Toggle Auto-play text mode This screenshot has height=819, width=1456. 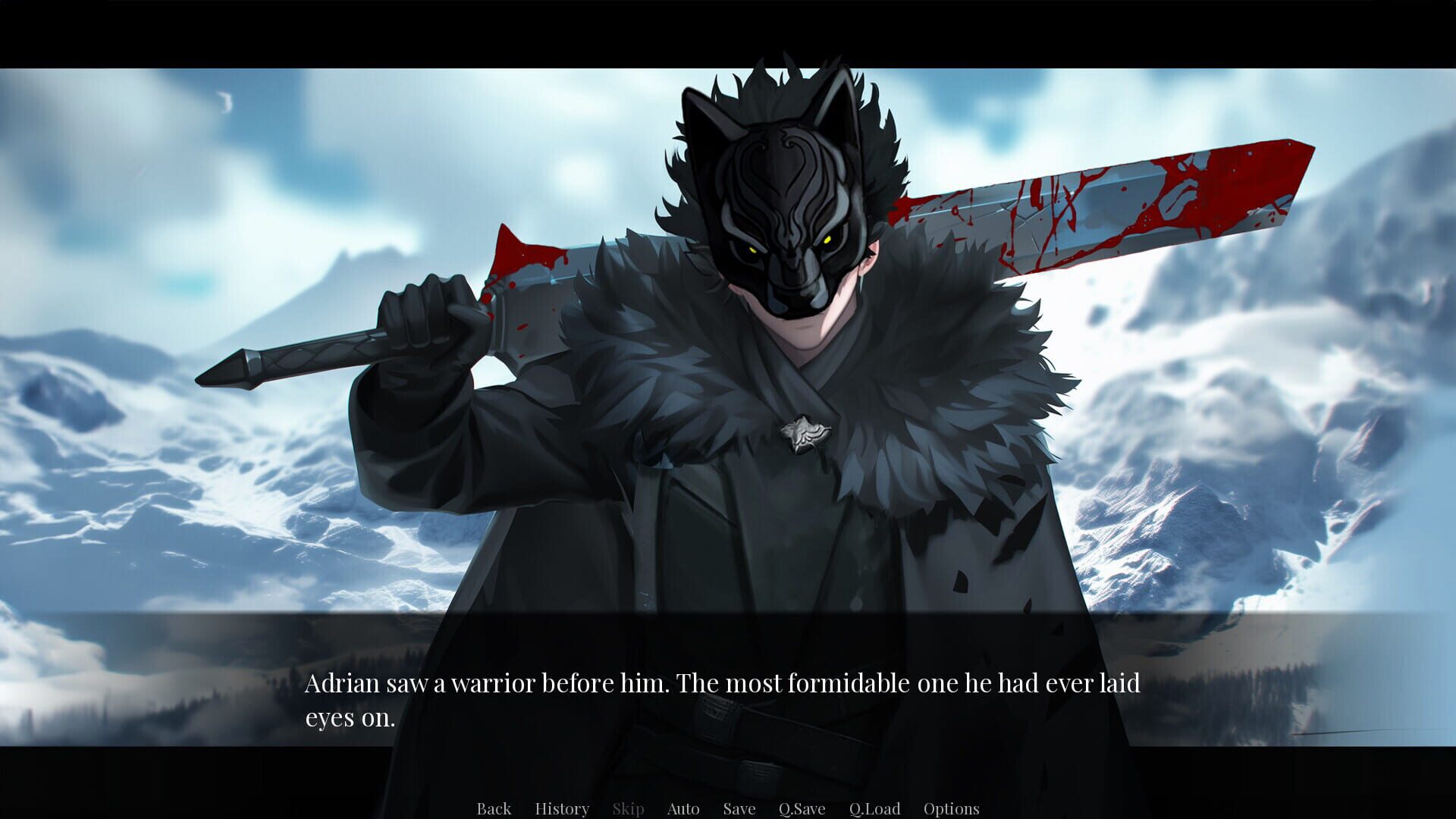click(x=682, y=808)
